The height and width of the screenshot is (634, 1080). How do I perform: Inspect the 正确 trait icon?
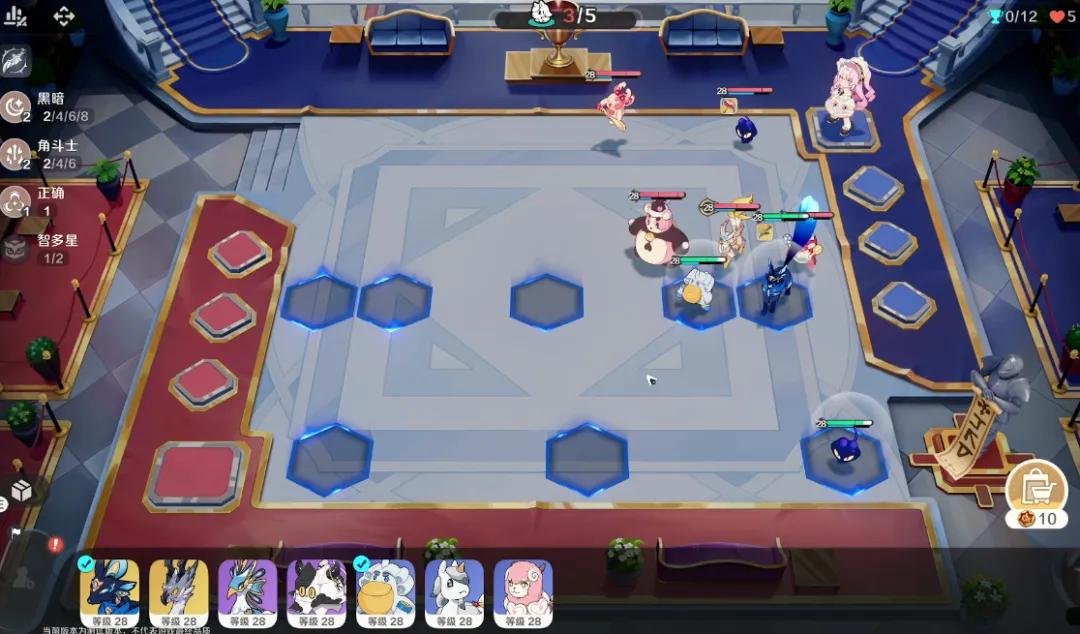coord(17,202)
